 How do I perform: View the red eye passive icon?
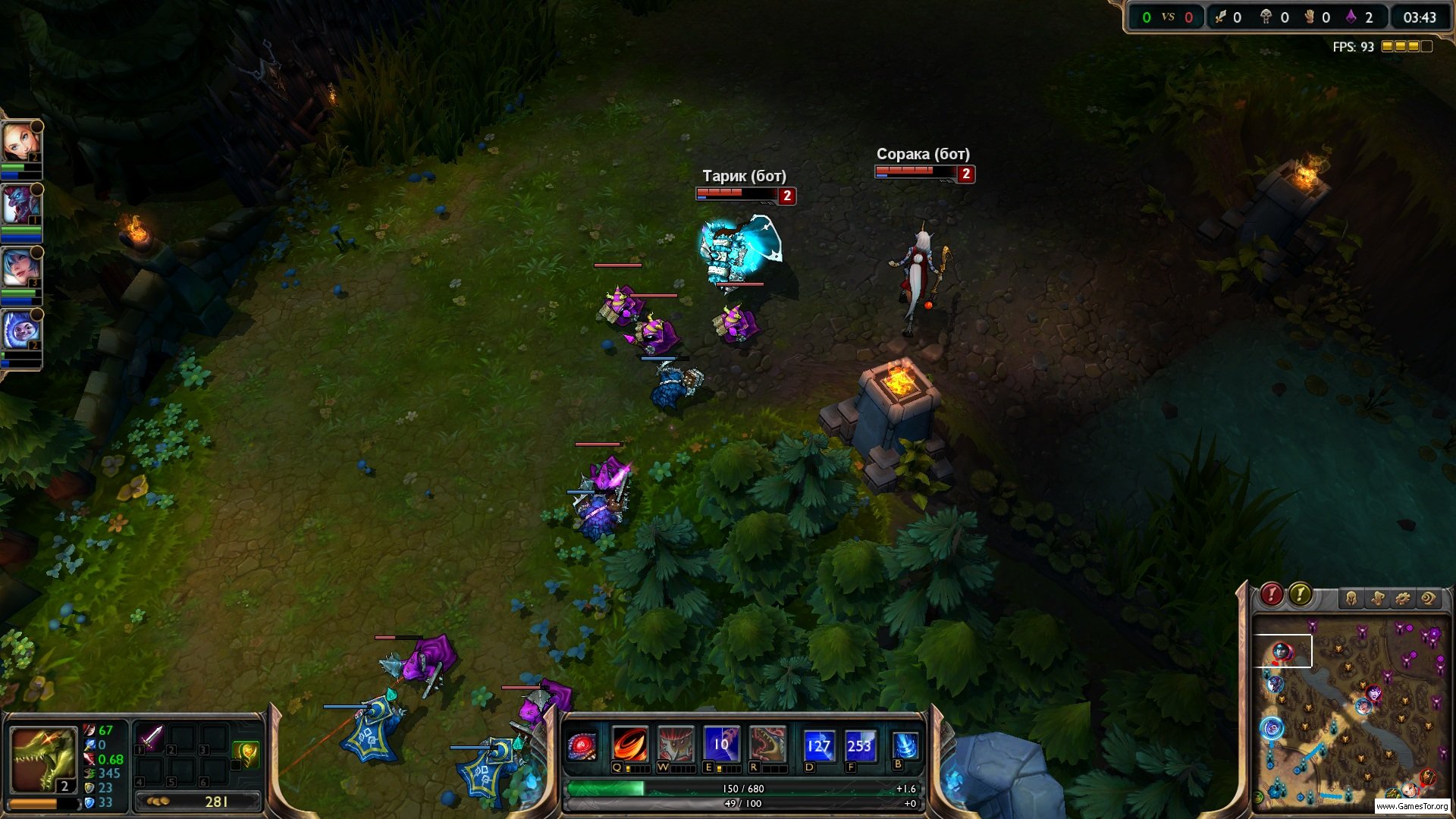pos(584,745)
